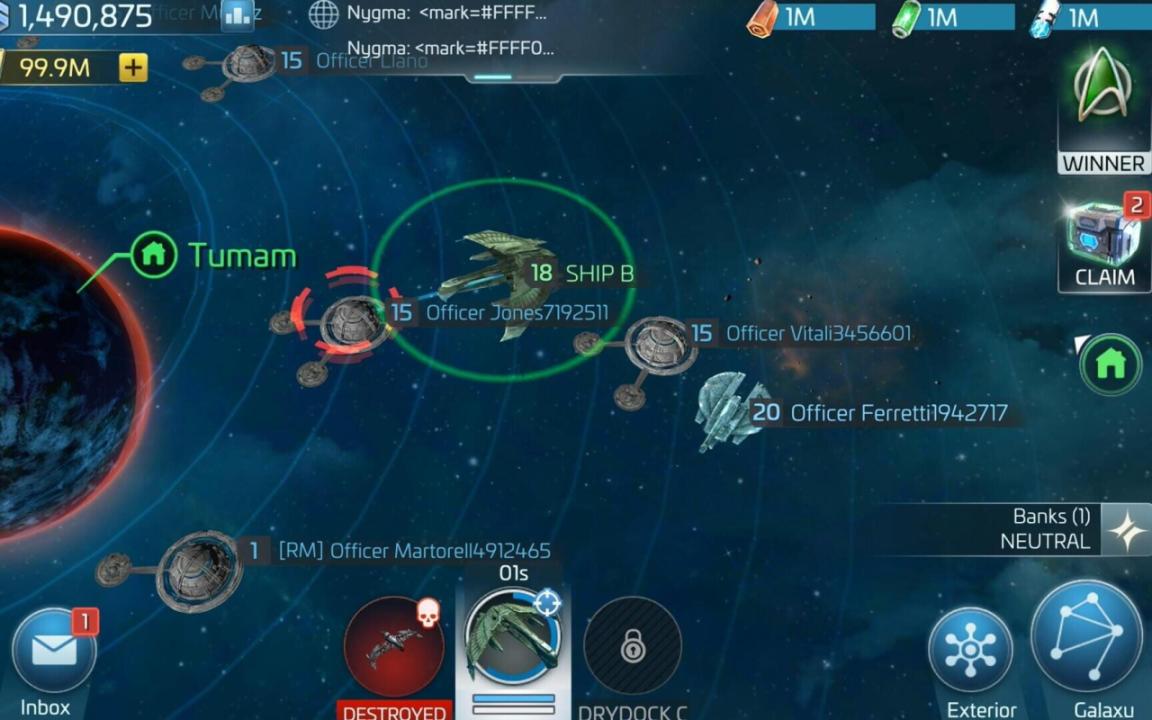Claim the reward chest
The height and width of the screenshot is (720, 1152).
(x=1104, y=242)
